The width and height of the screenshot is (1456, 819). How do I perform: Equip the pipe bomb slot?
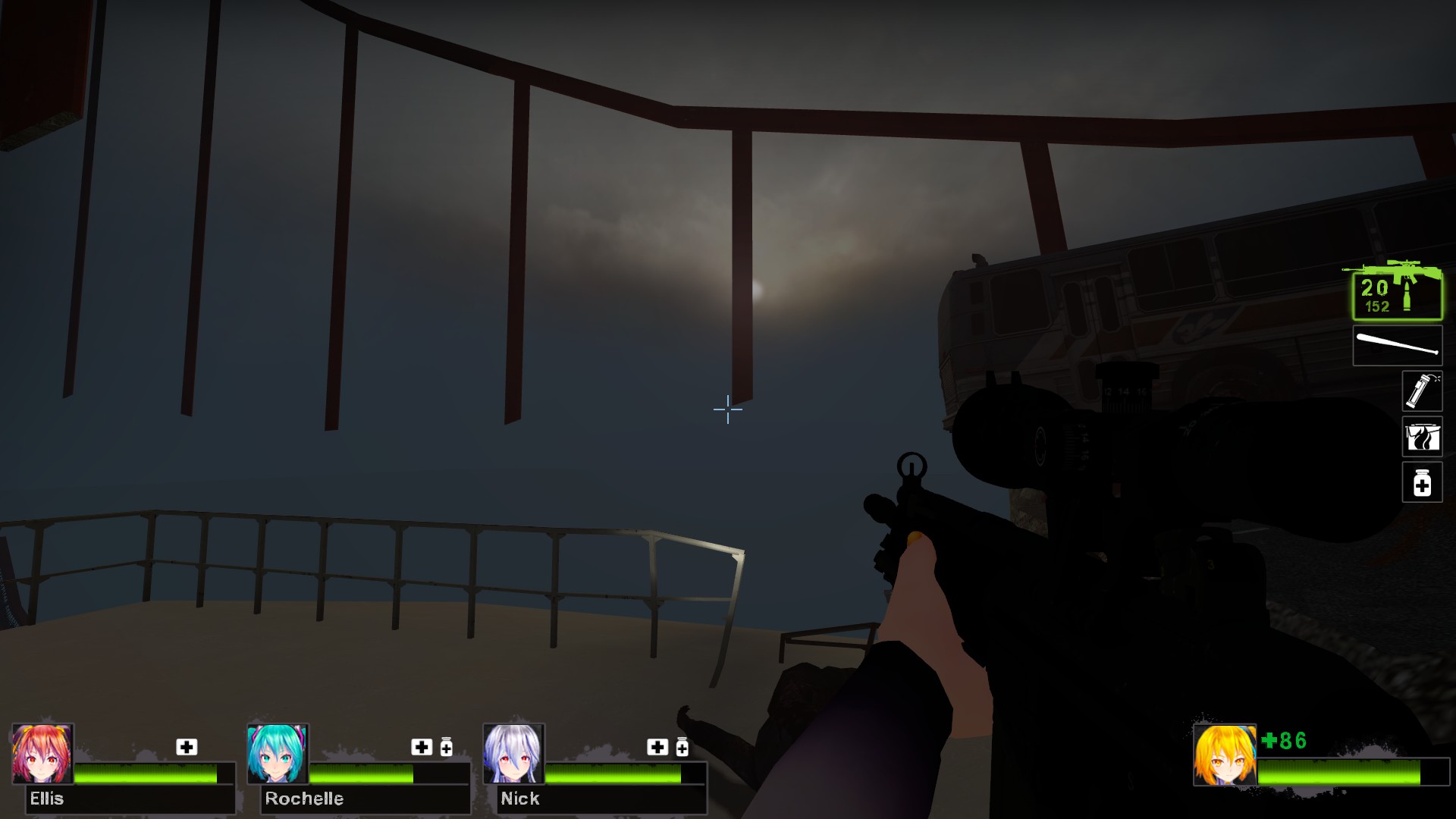pyautogui.click(x=1421, y=391)
